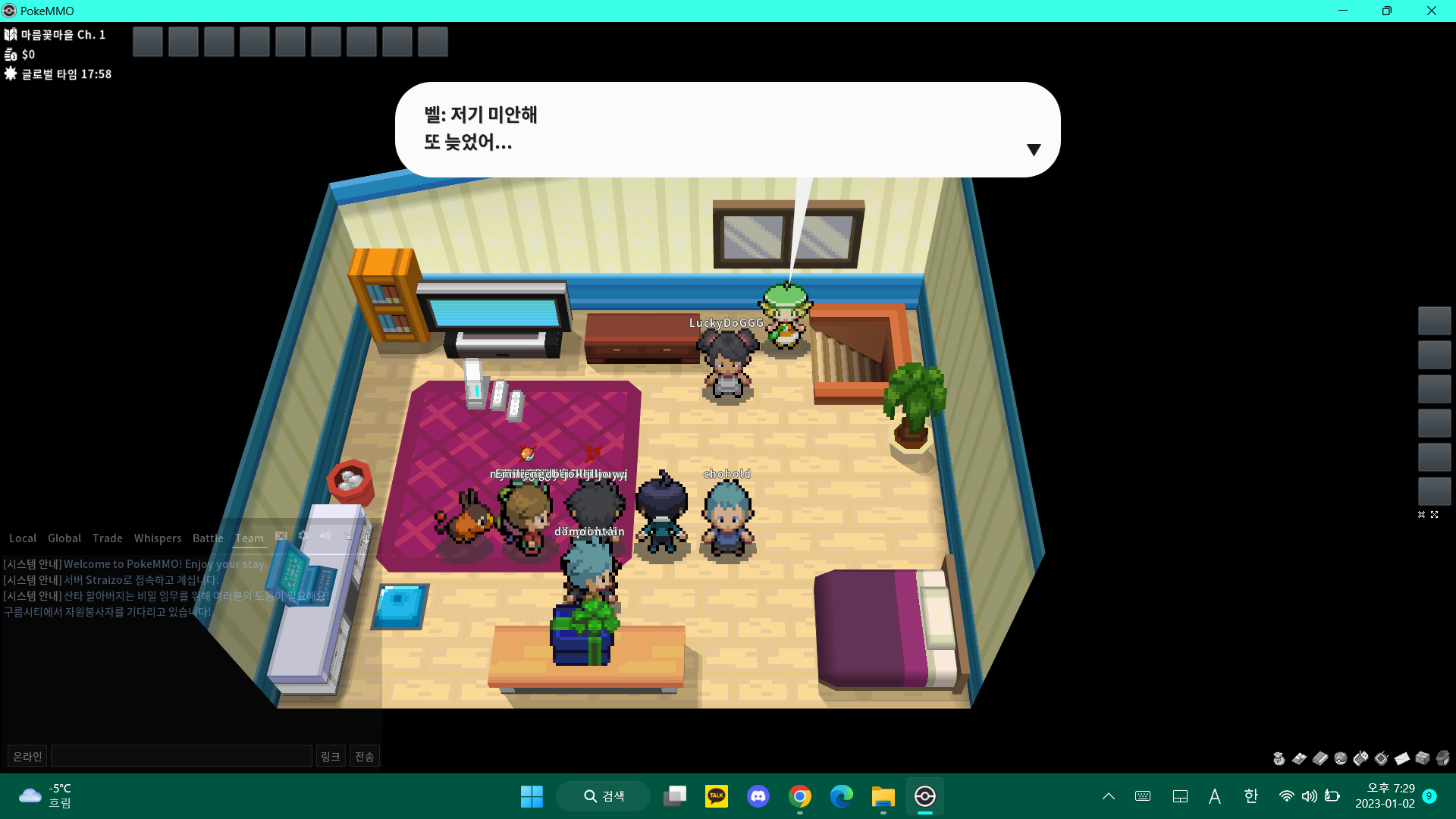Screen dimensions: 1456x819
Task: Switch to the Local chat tab
Action: tap(23, 538)
